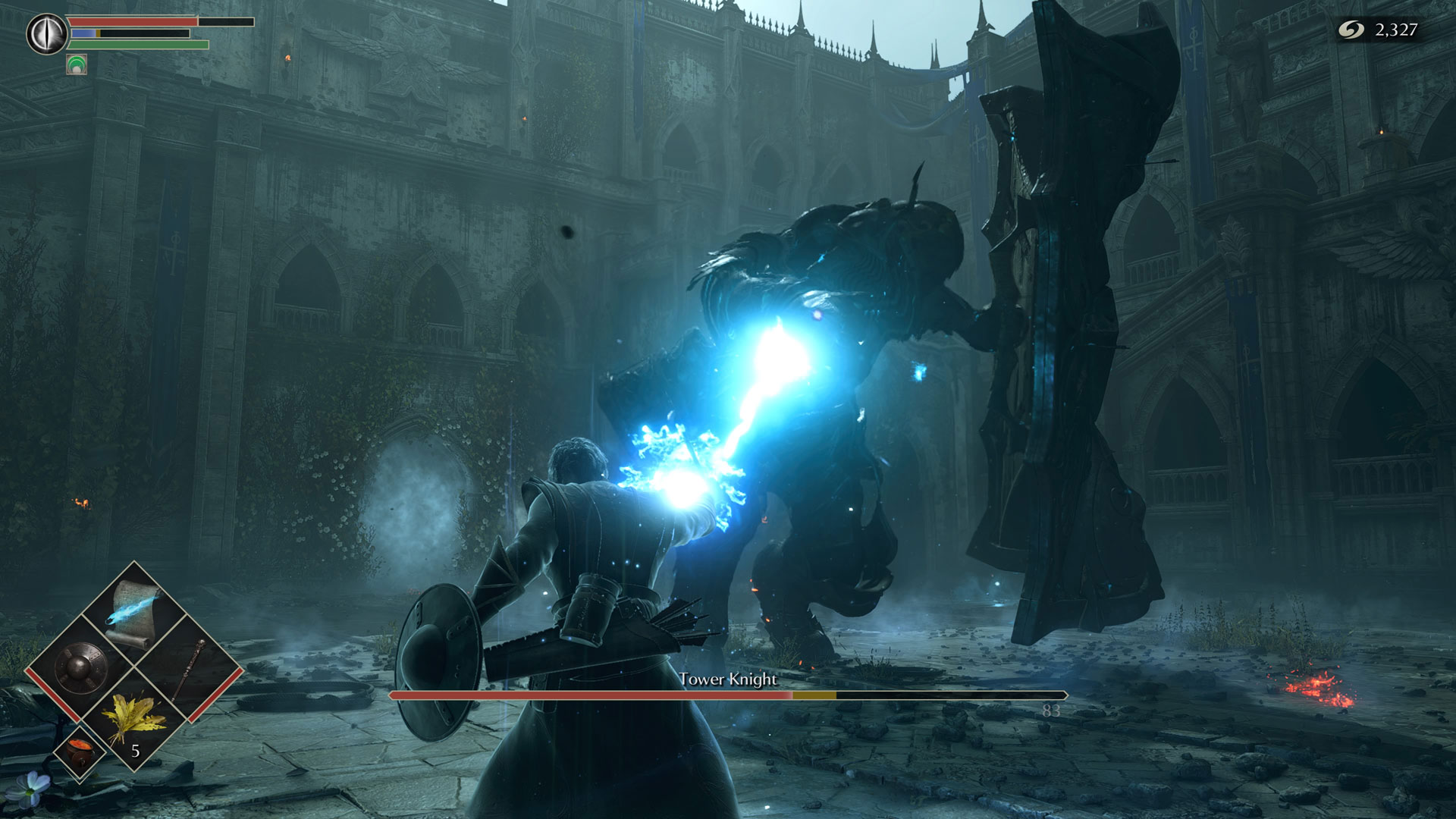Select the catalyst wand slot
Image resolution: width=1456 pixels, height=819 pixels.
(190, 667)
